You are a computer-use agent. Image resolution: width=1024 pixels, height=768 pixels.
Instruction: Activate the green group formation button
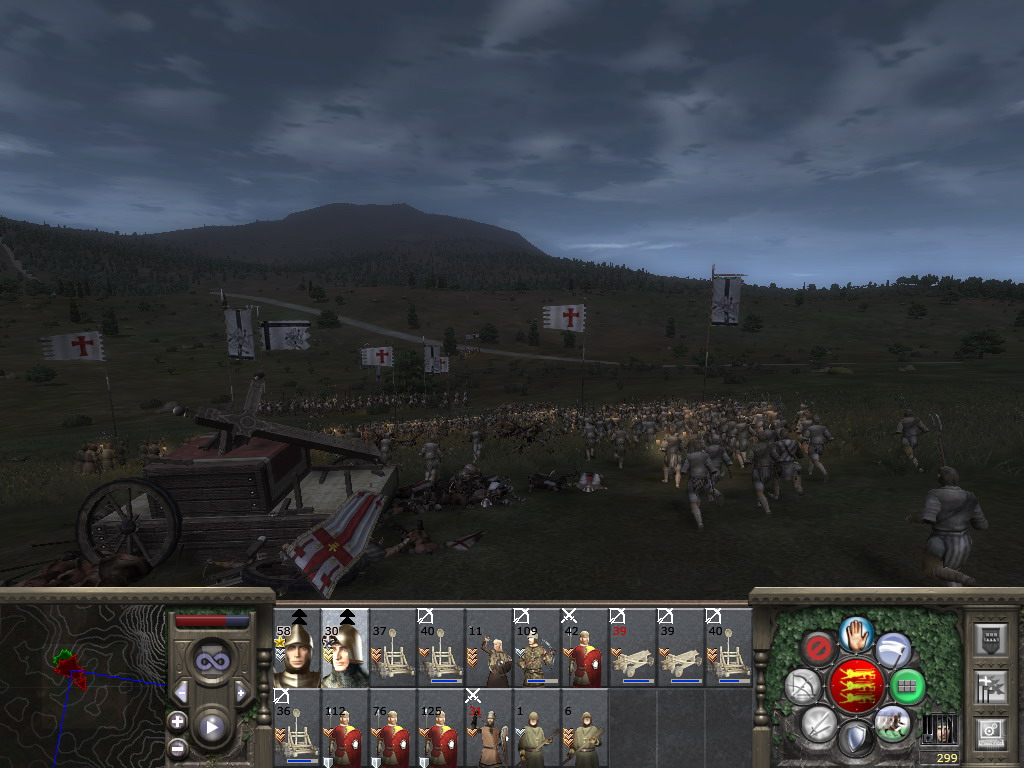tap(908, 686)
